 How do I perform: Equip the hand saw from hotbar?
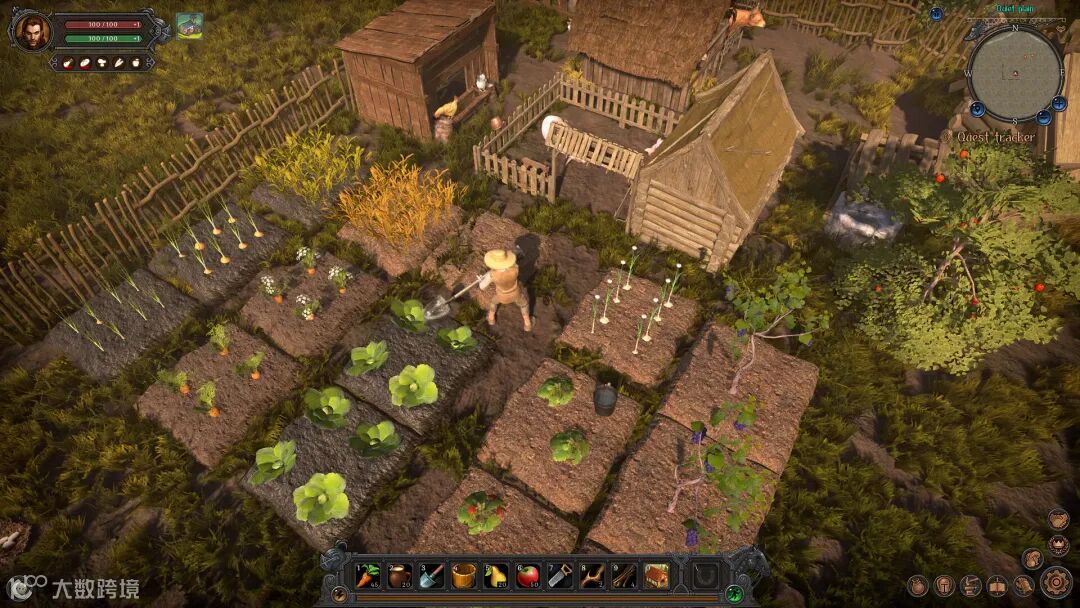[560, 576]
